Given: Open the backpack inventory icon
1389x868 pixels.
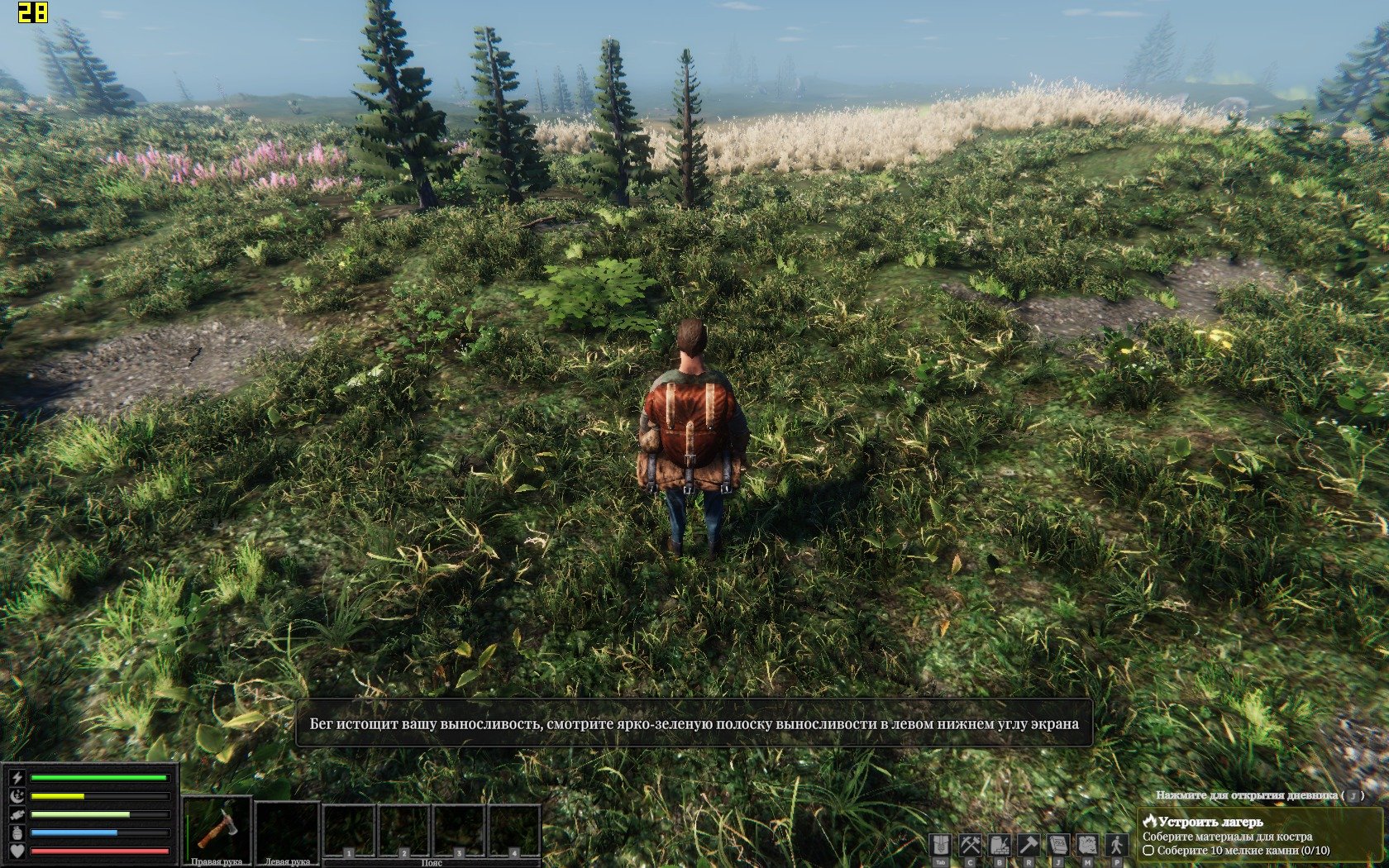Looking at the screenshot, I should [x=940, y=846].
